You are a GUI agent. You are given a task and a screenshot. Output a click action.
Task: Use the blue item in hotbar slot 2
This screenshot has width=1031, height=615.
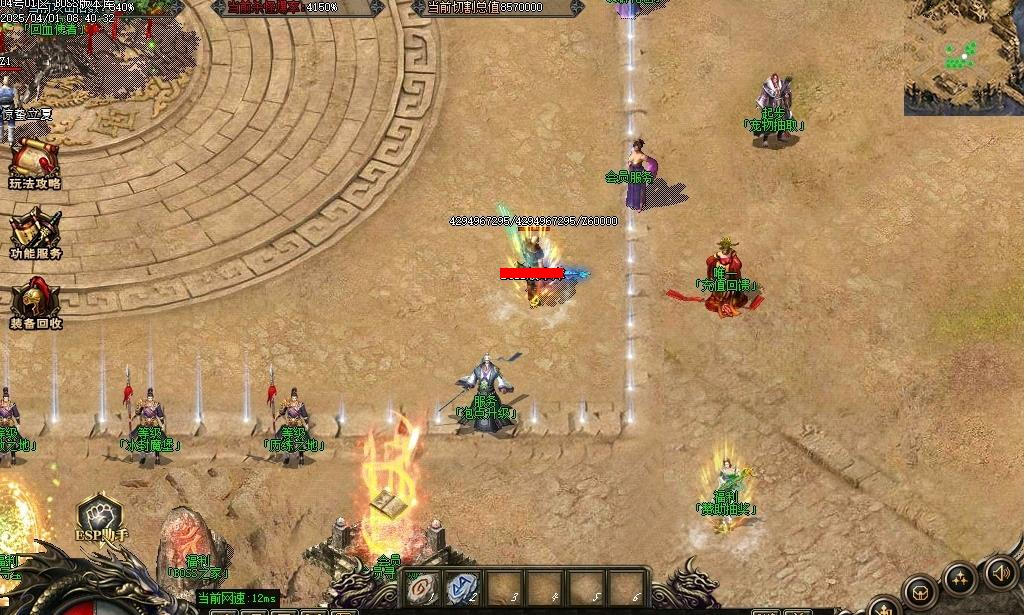(x=462, y=588)
